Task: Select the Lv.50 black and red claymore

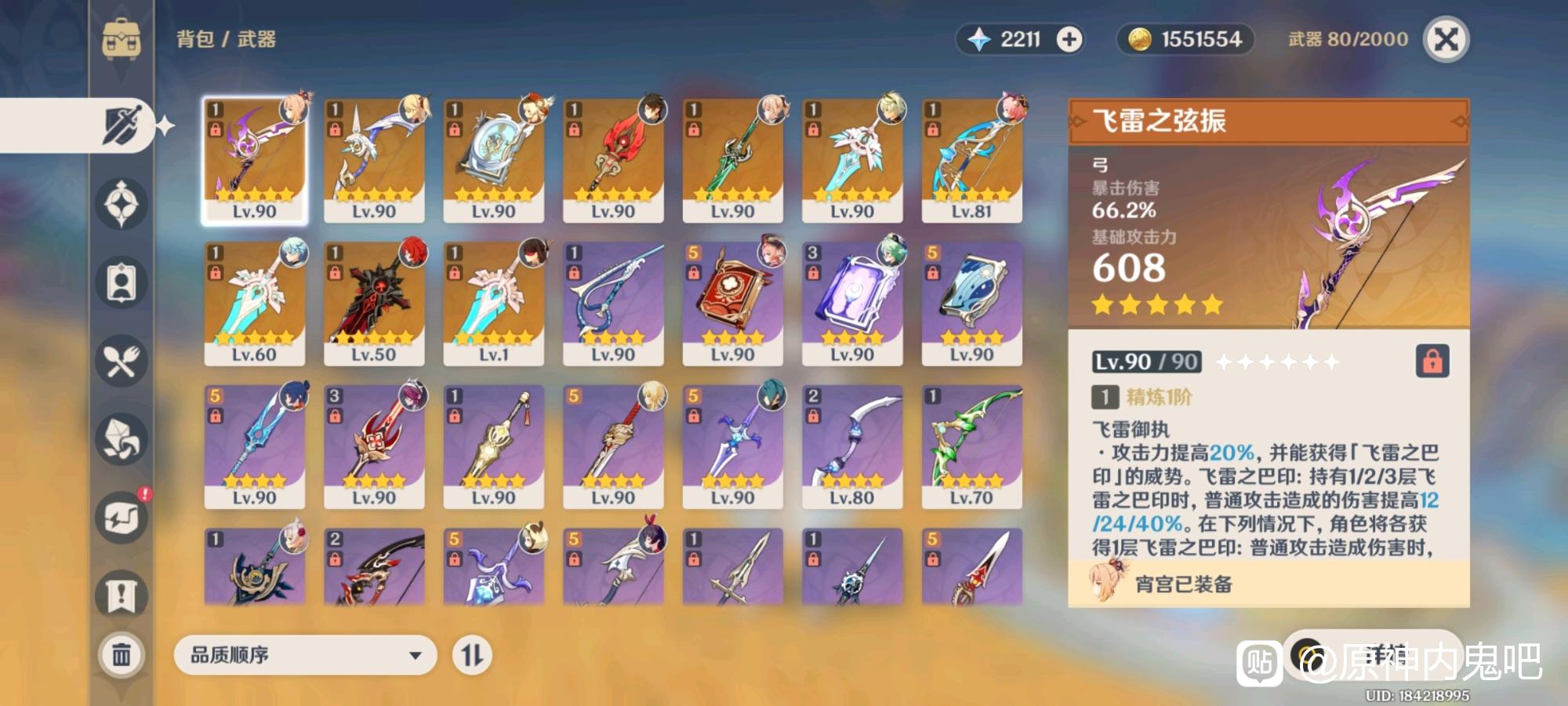Action: click(374, 303)
